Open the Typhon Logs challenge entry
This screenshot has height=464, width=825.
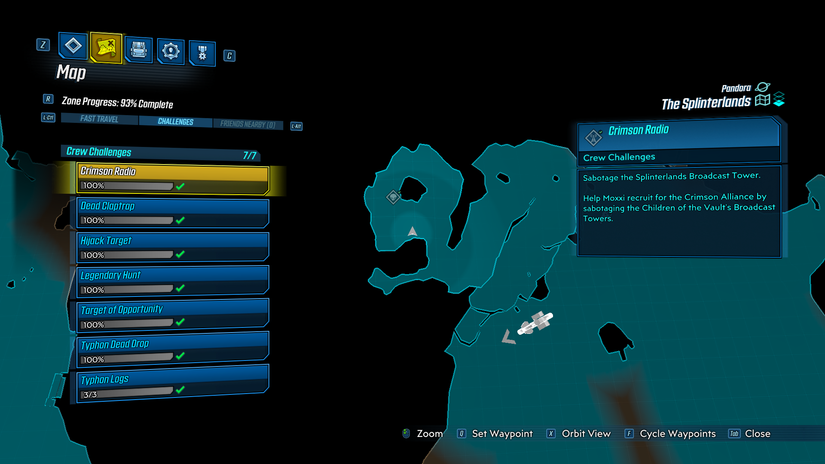[x=172, y=385]
